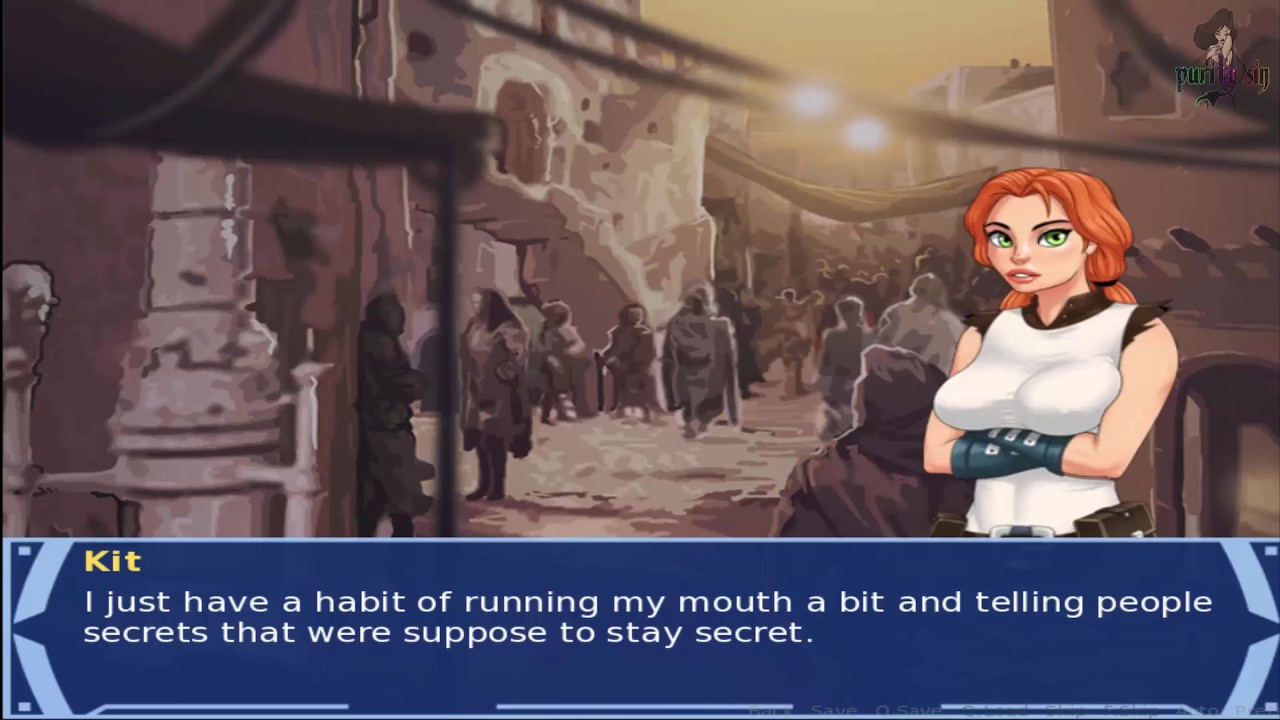Quick save with the Q.Save button
The height and width of the screenshot is (720, 1280).
pyautogui.click(x=906, y=711)
